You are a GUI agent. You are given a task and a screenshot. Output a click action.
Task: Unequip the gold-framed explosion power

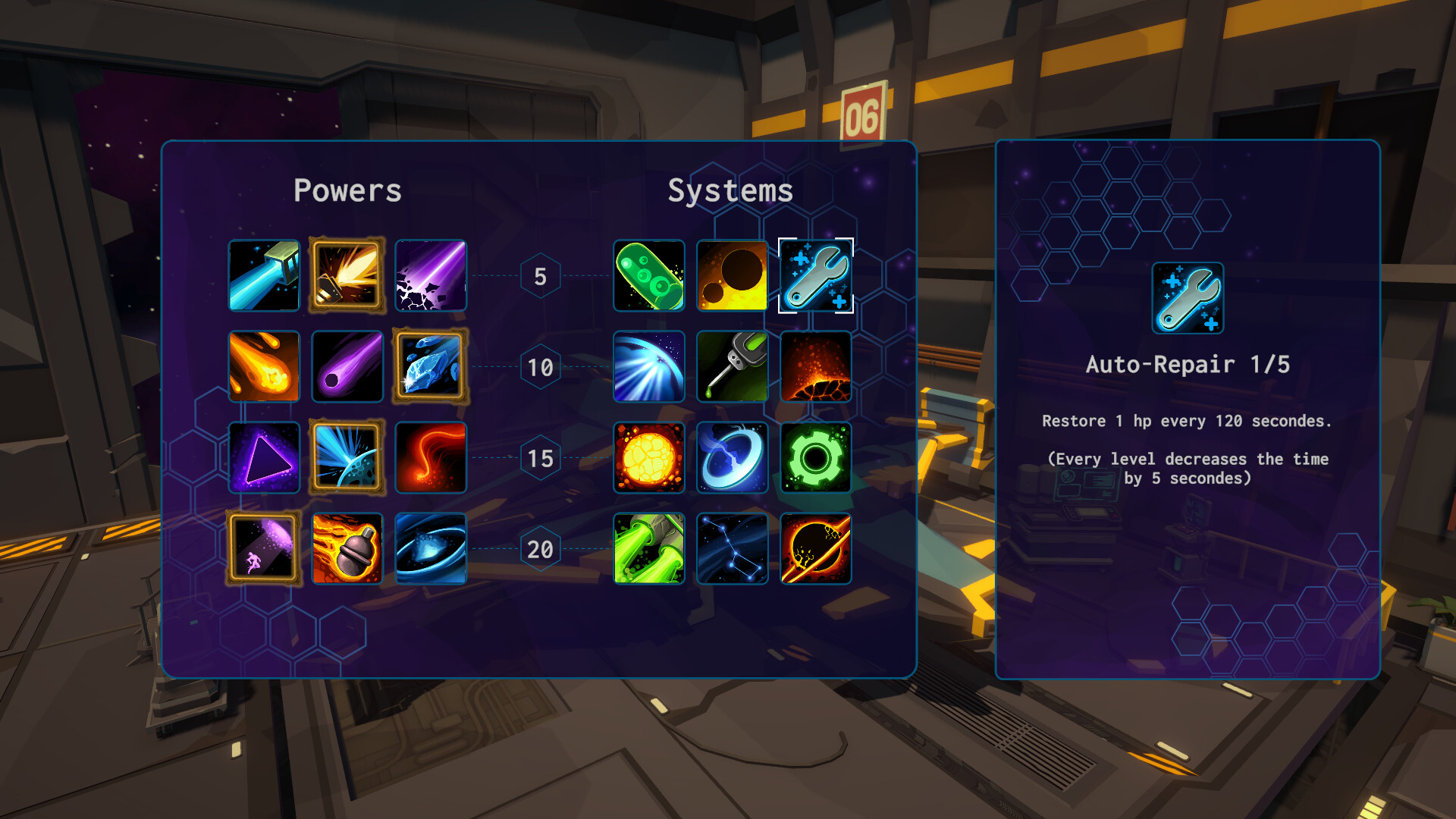347,276
